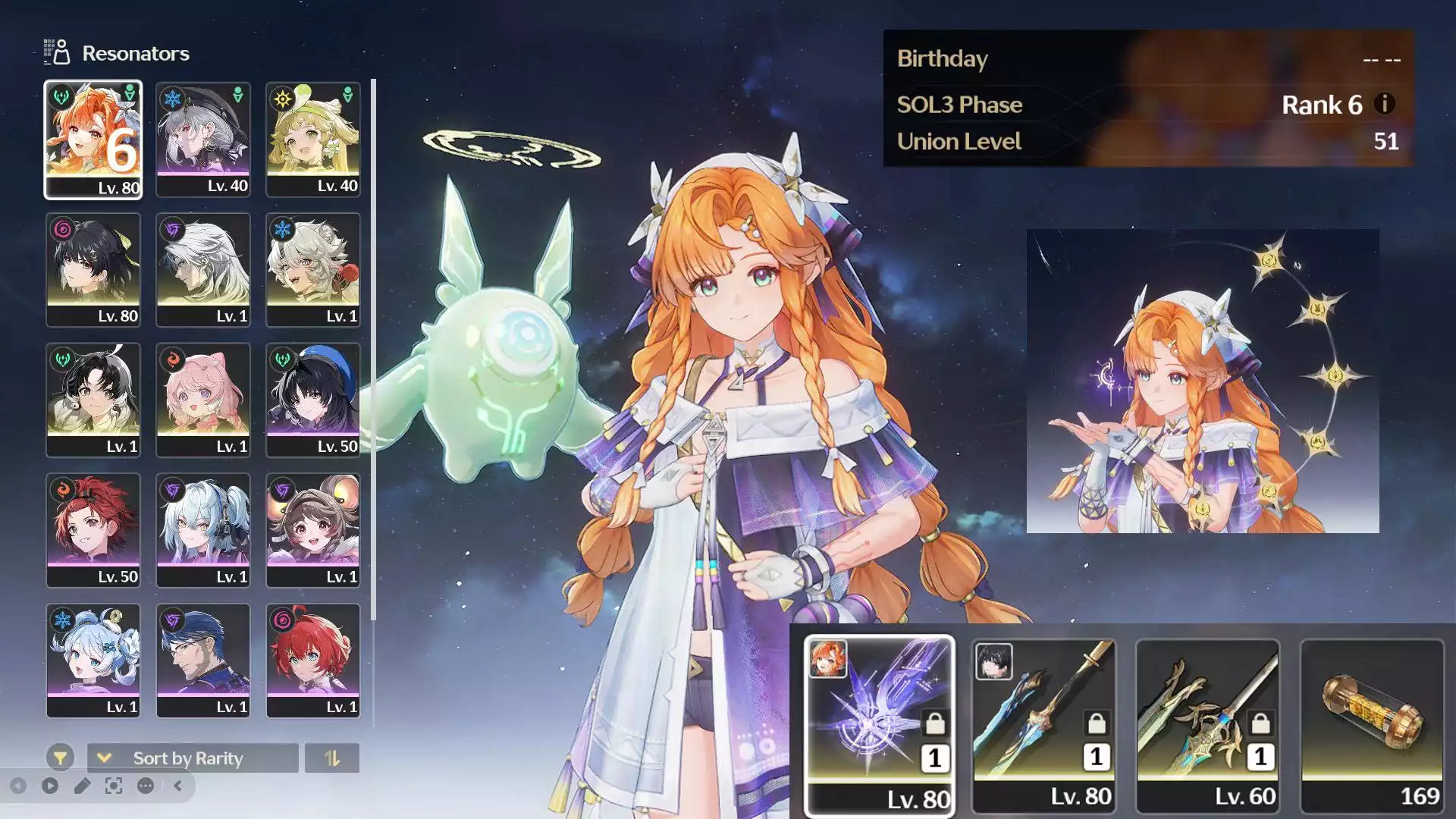Choose the gray-haired resonator wearing a black hat
Viewport: 1456px width, 819px height.
click(x=202, y=140)
